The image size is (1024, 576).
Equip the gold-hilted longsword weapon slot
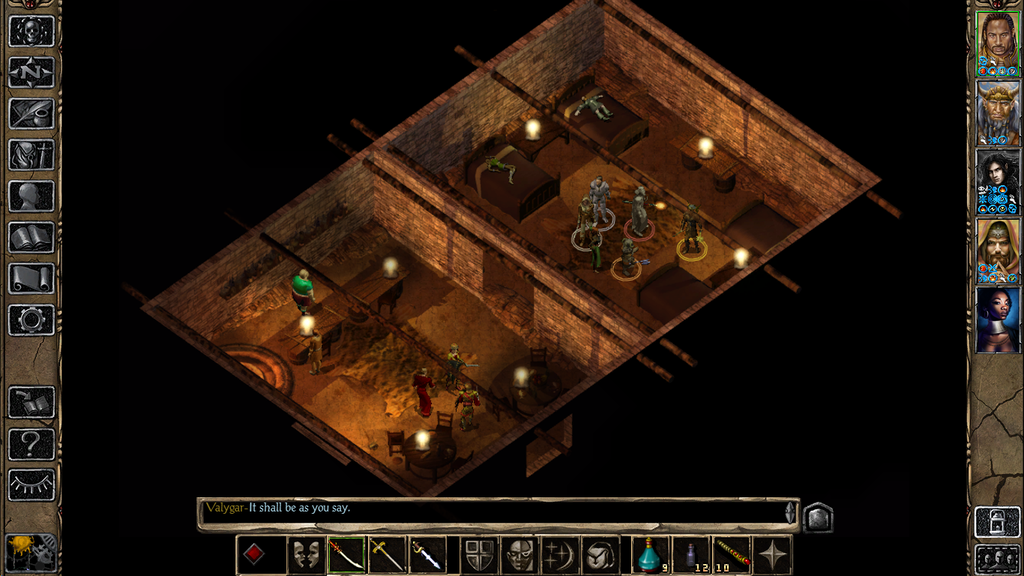click(387, 554)
